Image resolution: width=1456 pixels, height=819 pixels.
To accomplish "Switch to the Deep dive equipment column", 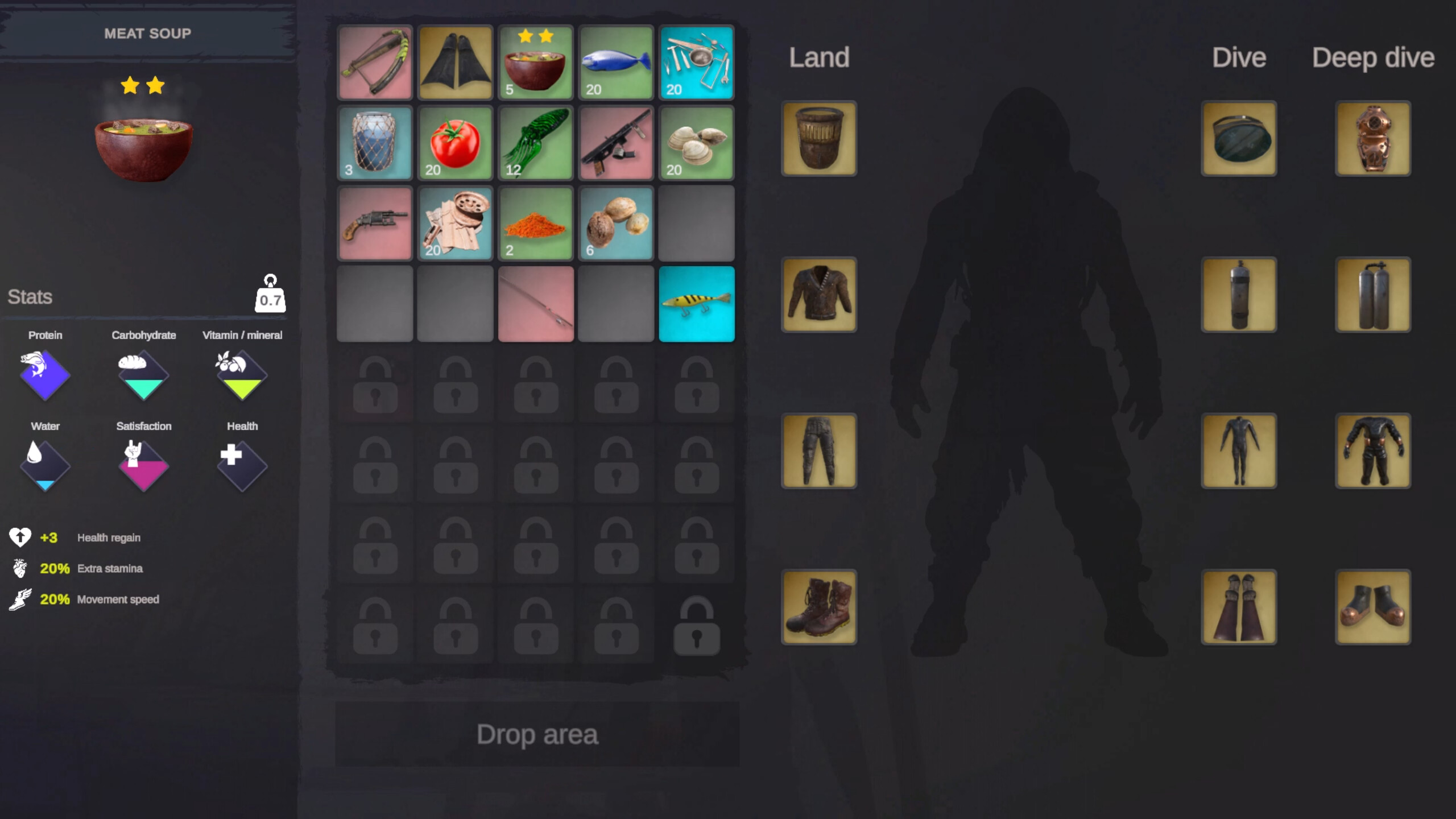I will pyautogui.click(x=1373, y=57).
